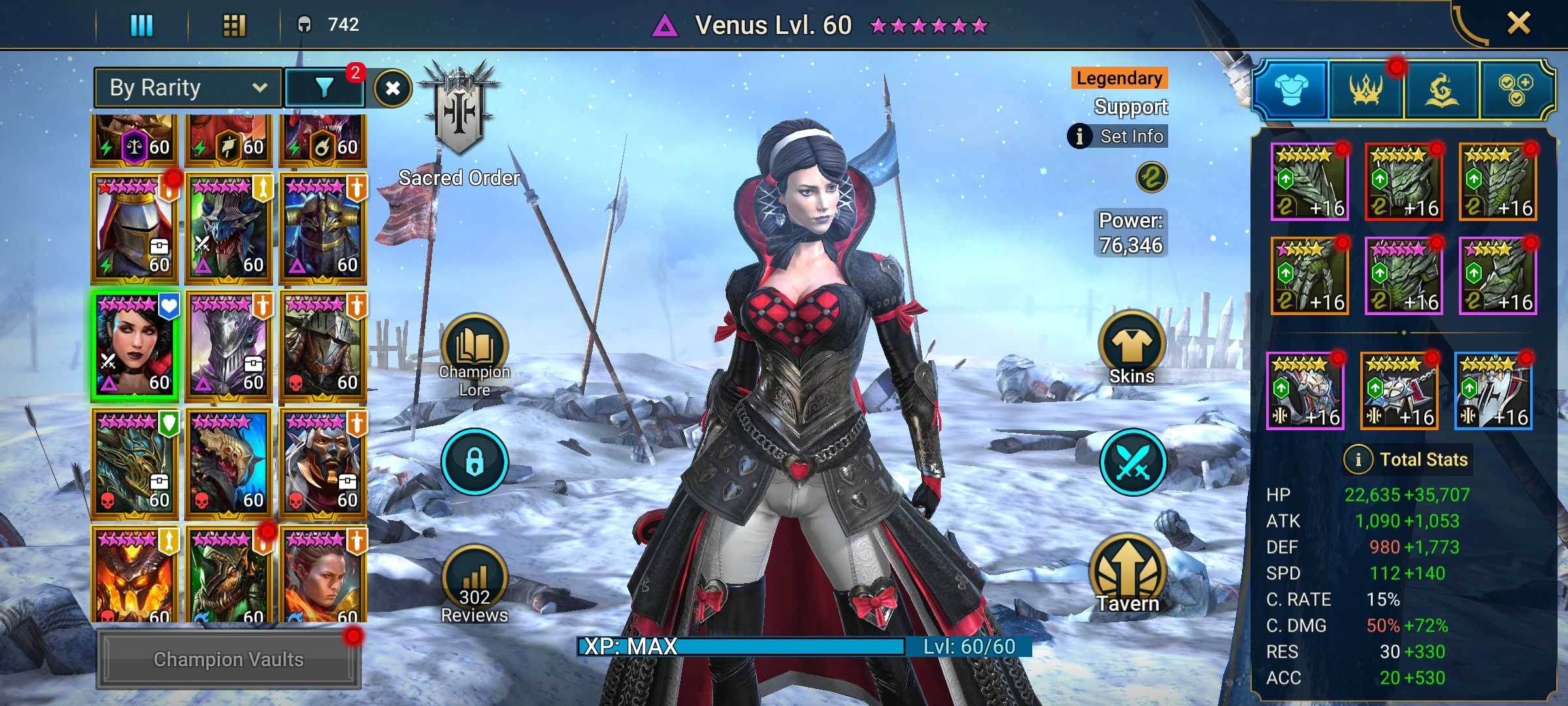
Task: Open the three-circles tab on the right
Action: (1516, 90)
